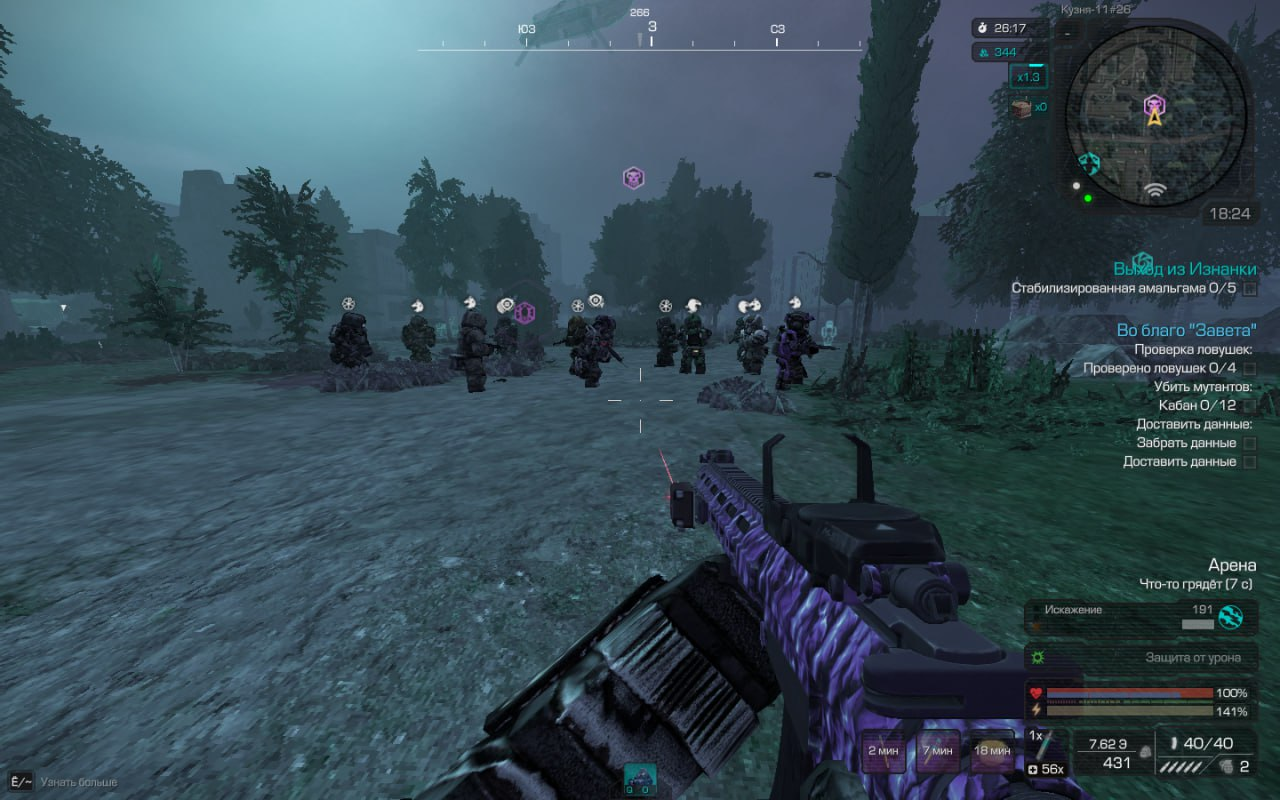Click the minimap's minus zoom button
Screen dimensions: 1280x800
coord(1067,33)
